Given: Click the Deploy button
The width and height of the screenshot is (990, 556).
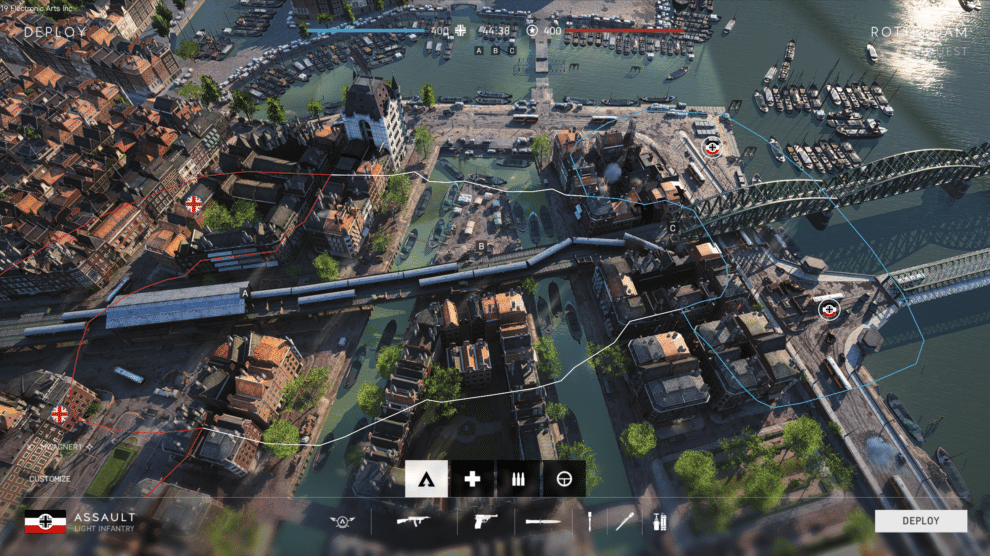Looking at the screenshot, I should click(920, 521).
